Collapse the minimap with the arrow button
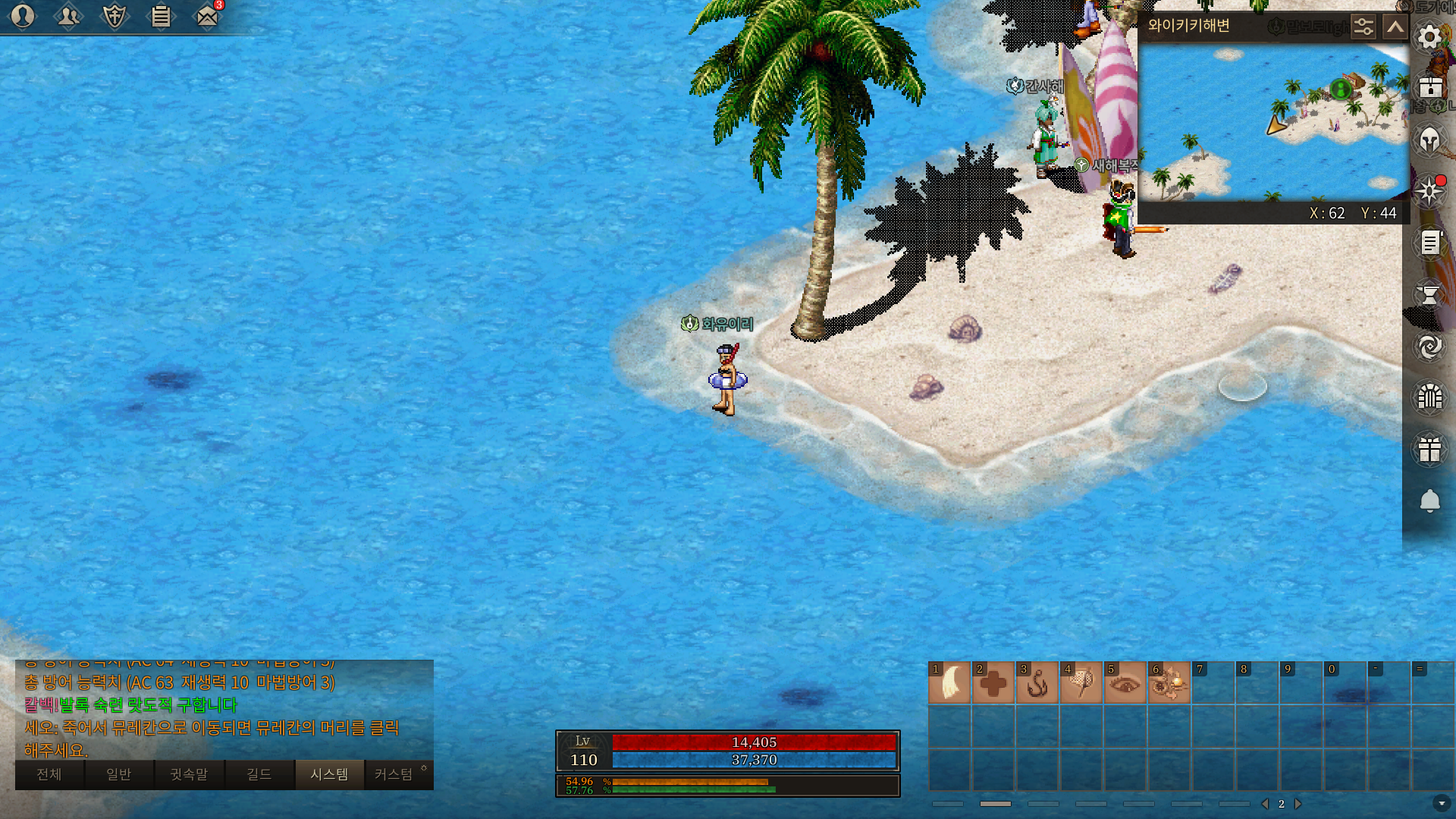The height and width of the screenshot is (819, 1456). point(1395,27)
